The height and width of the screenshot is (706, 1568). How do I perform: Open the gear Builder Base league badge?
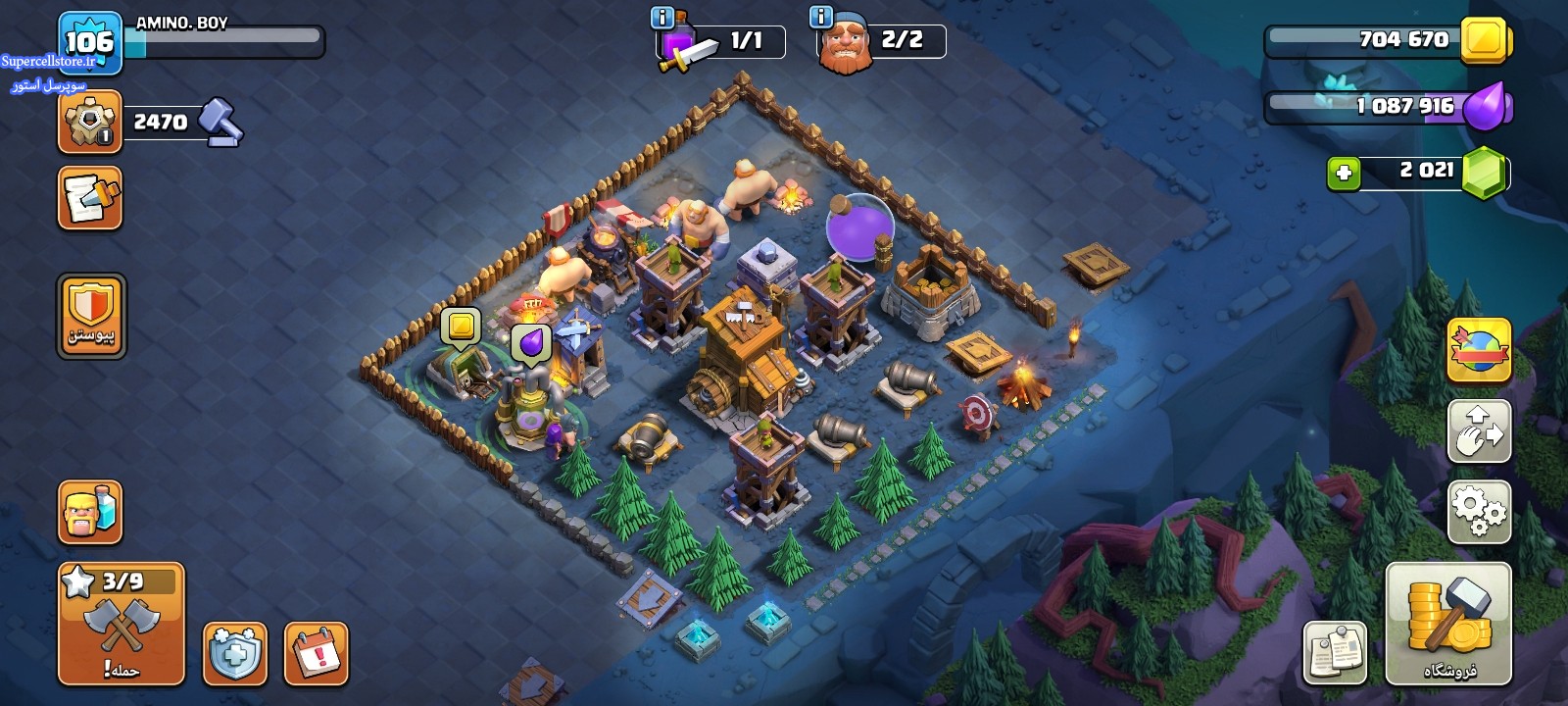pyautogui.click(x=90, y=123)
